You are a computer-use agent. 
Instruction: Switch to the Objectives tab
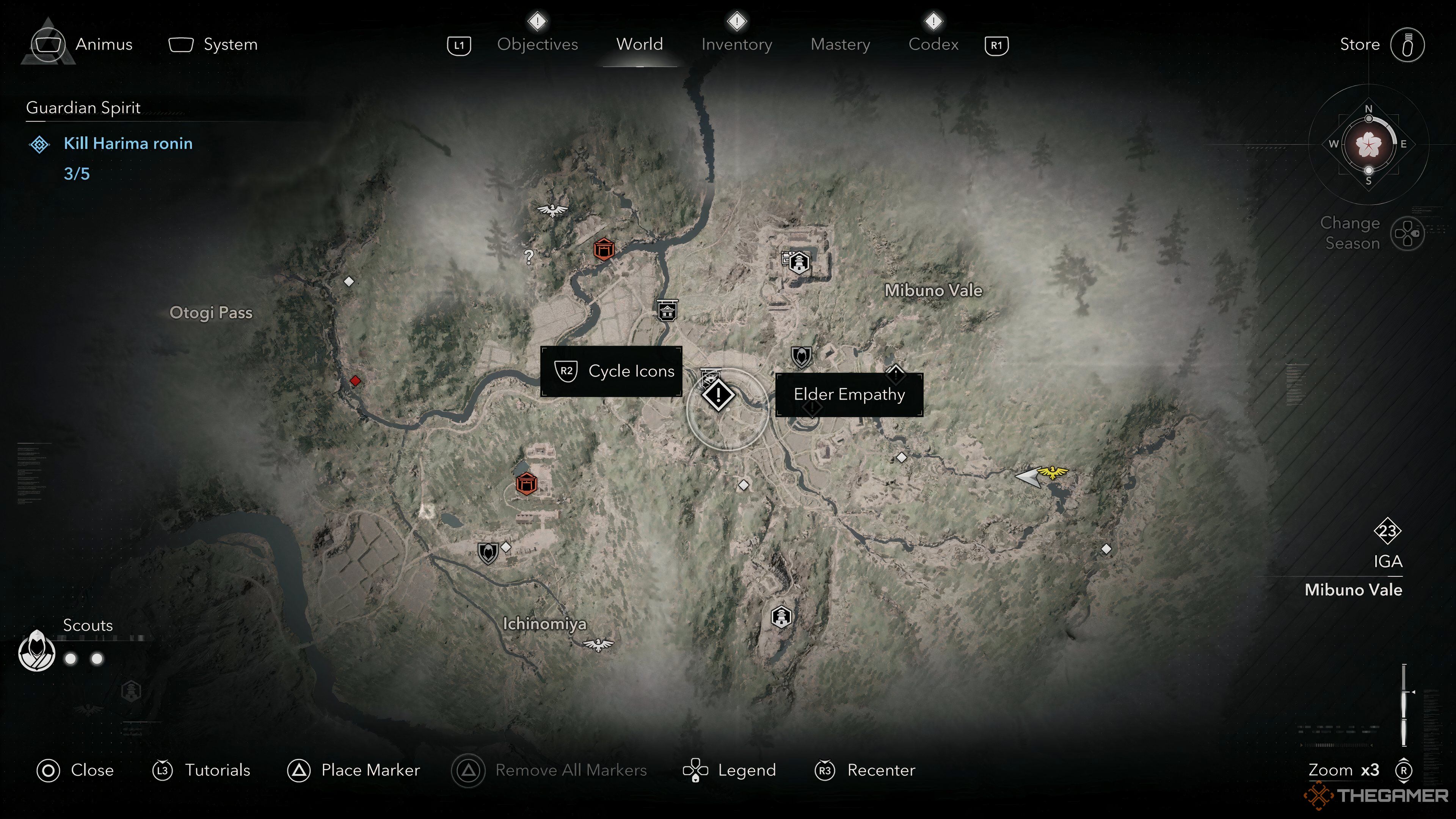[x=537, y=44]
